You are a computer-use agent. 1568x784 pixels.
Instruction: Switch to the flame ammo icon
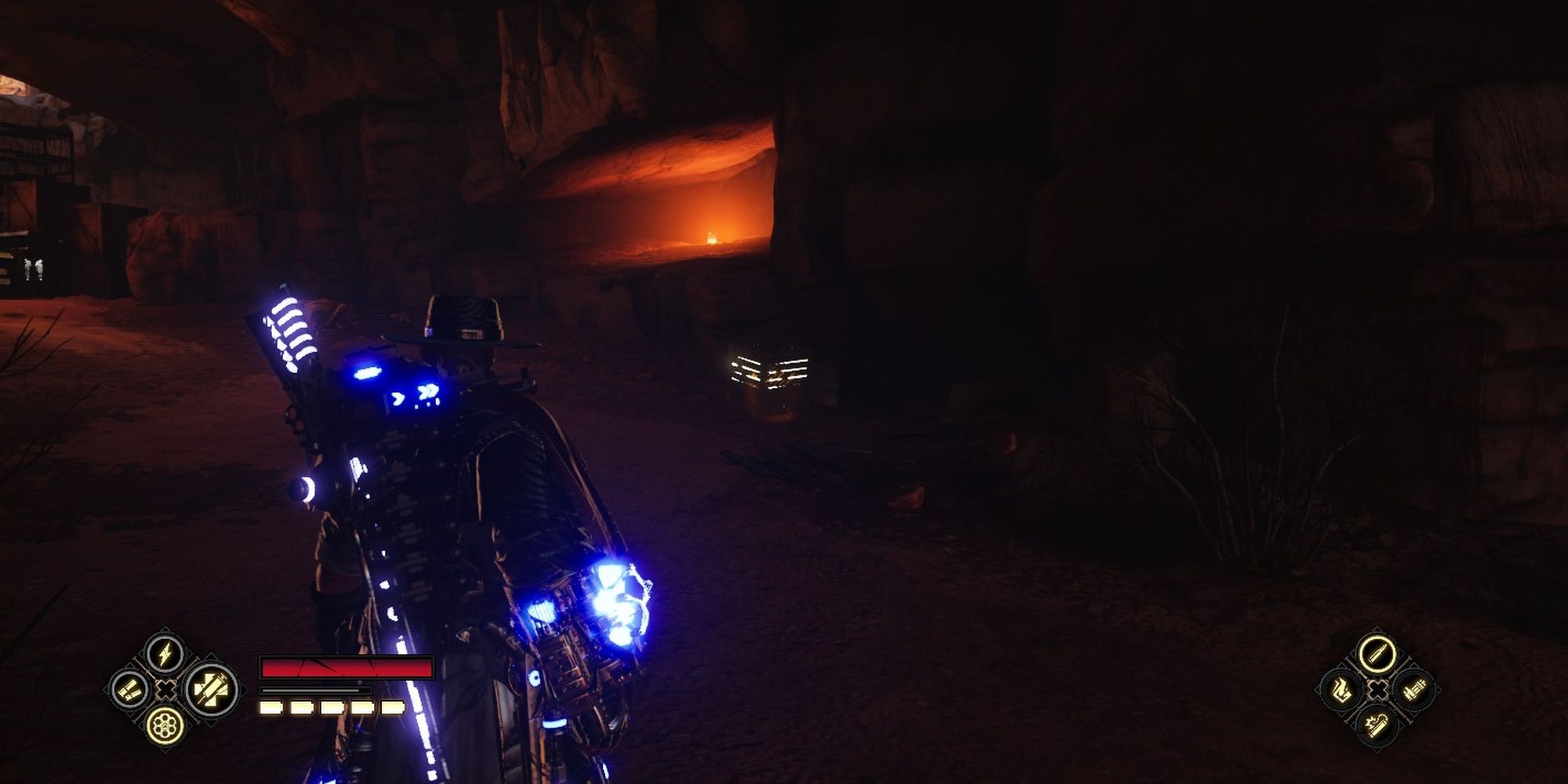(1341, 690)
